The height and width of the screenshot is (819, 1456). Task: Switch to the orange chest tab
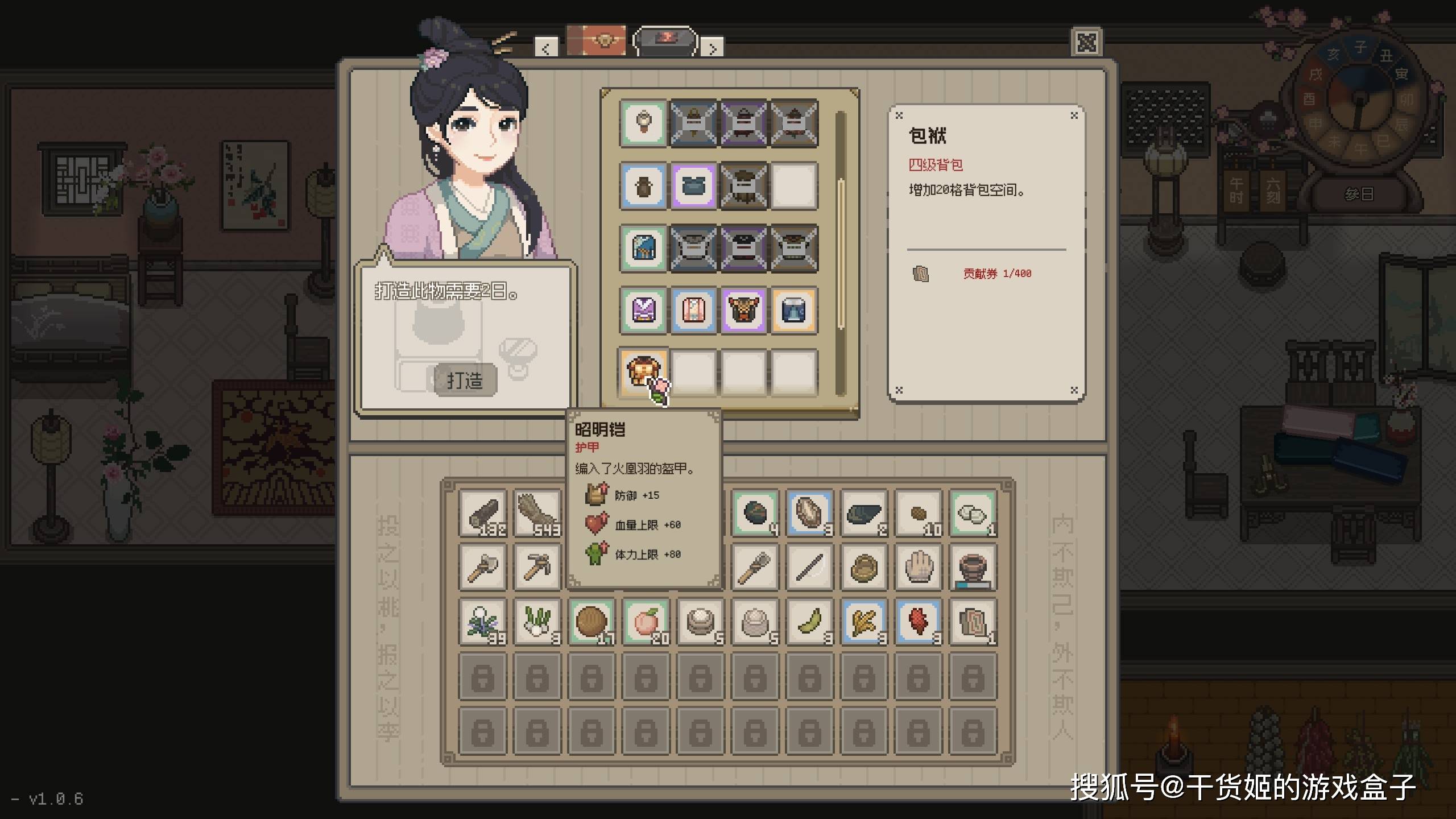tap(596, 40)
